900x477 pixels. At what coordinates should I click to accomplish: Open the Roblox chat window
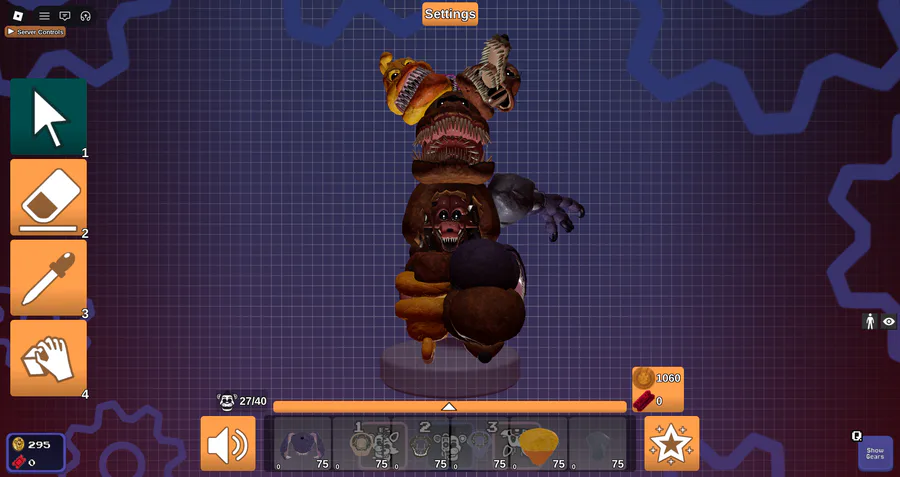[x=65, y=16]
